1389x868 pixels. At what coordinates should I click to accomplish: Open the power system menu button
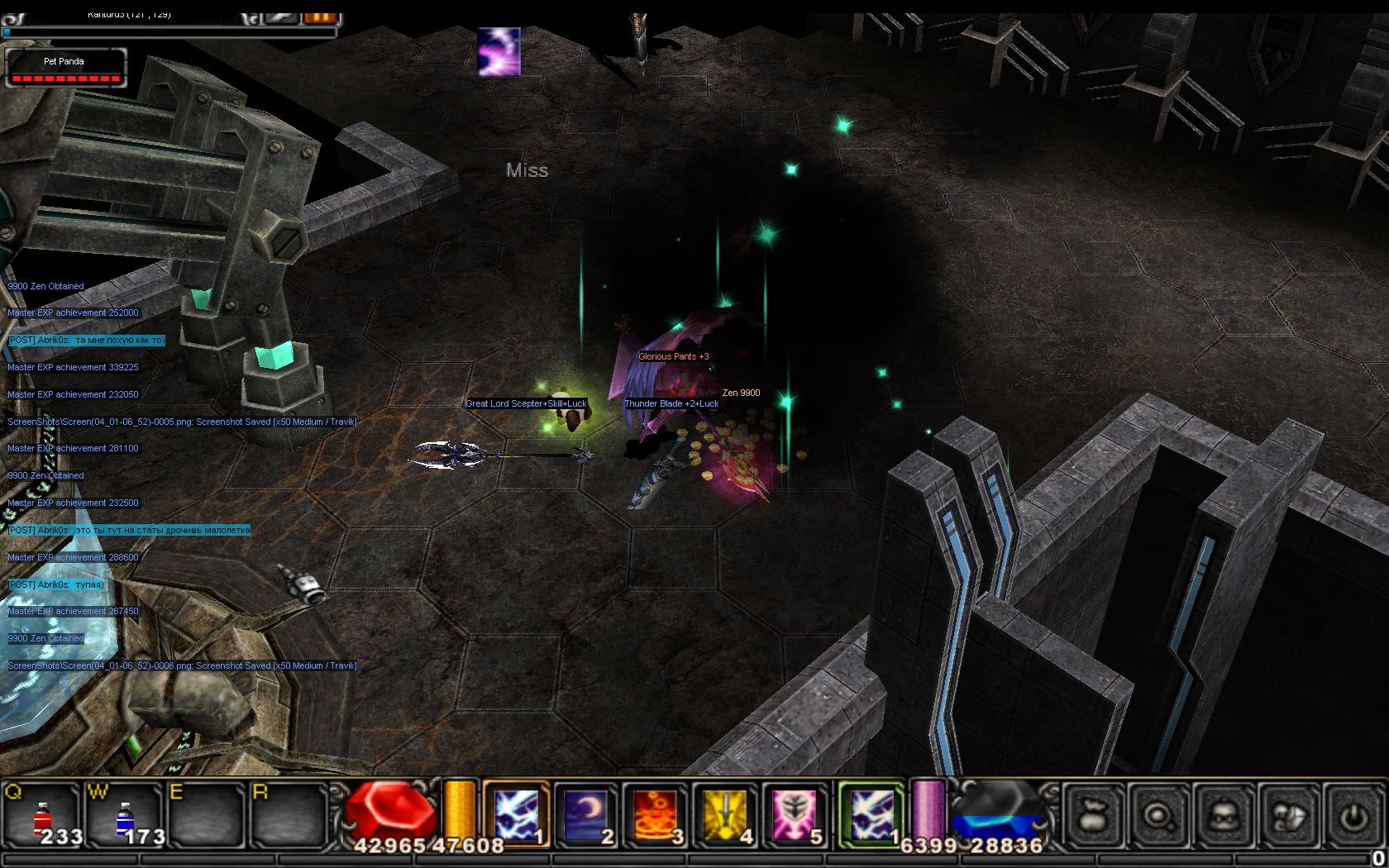pyautogui.click(x=1354, y=816)
